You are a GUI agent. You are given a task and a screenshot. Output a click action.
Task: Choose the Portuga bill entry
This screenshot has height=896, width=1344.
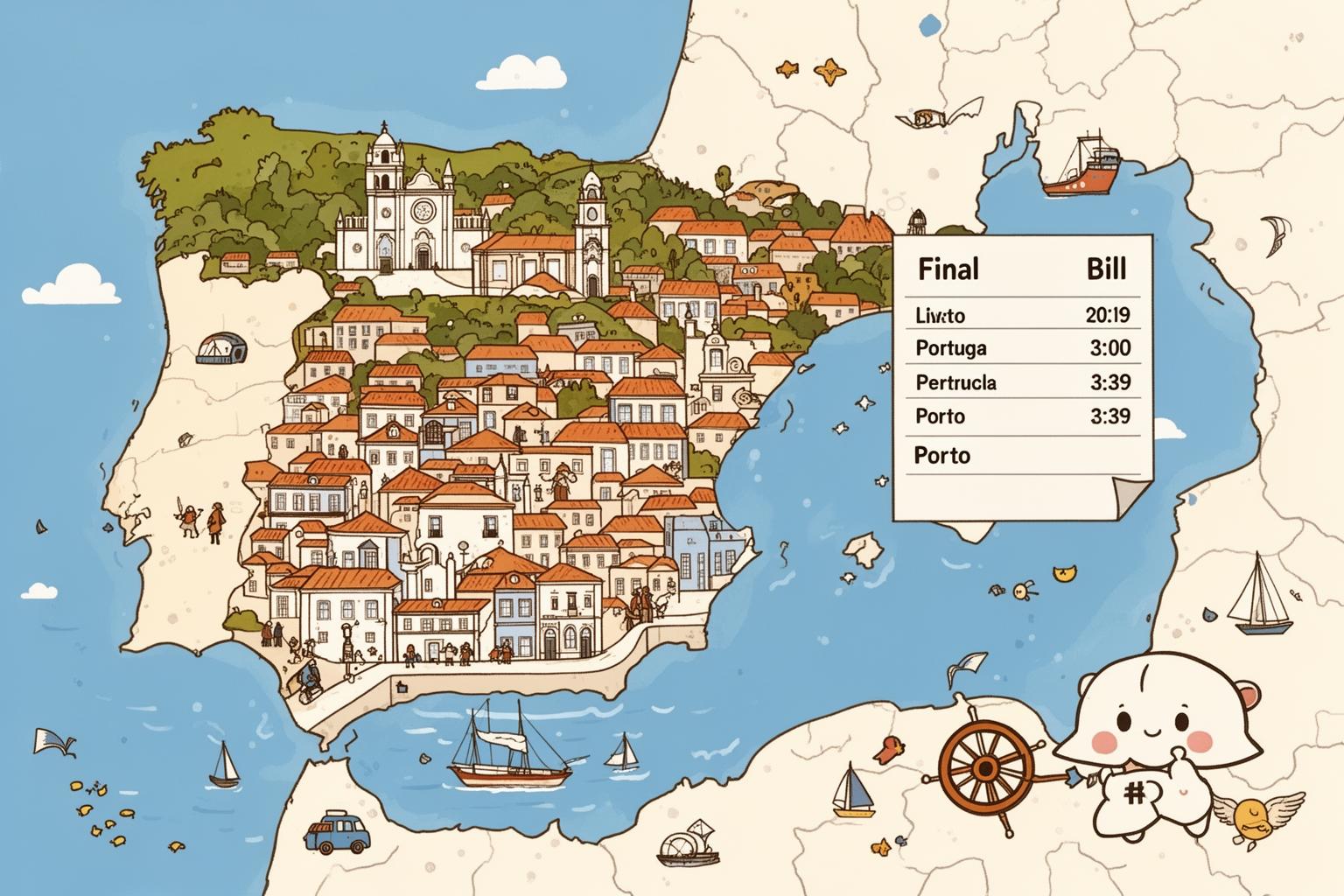(x=1022, y=348)
